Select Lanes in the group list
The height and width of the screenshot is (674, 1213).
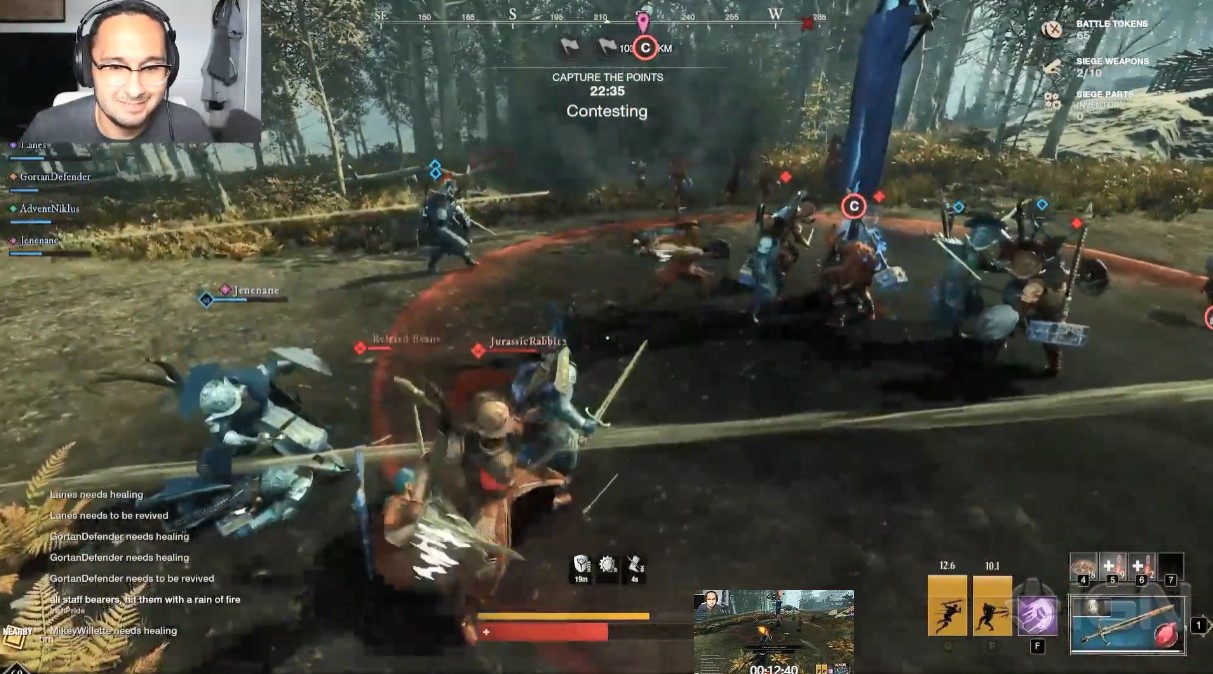point(36,146)
